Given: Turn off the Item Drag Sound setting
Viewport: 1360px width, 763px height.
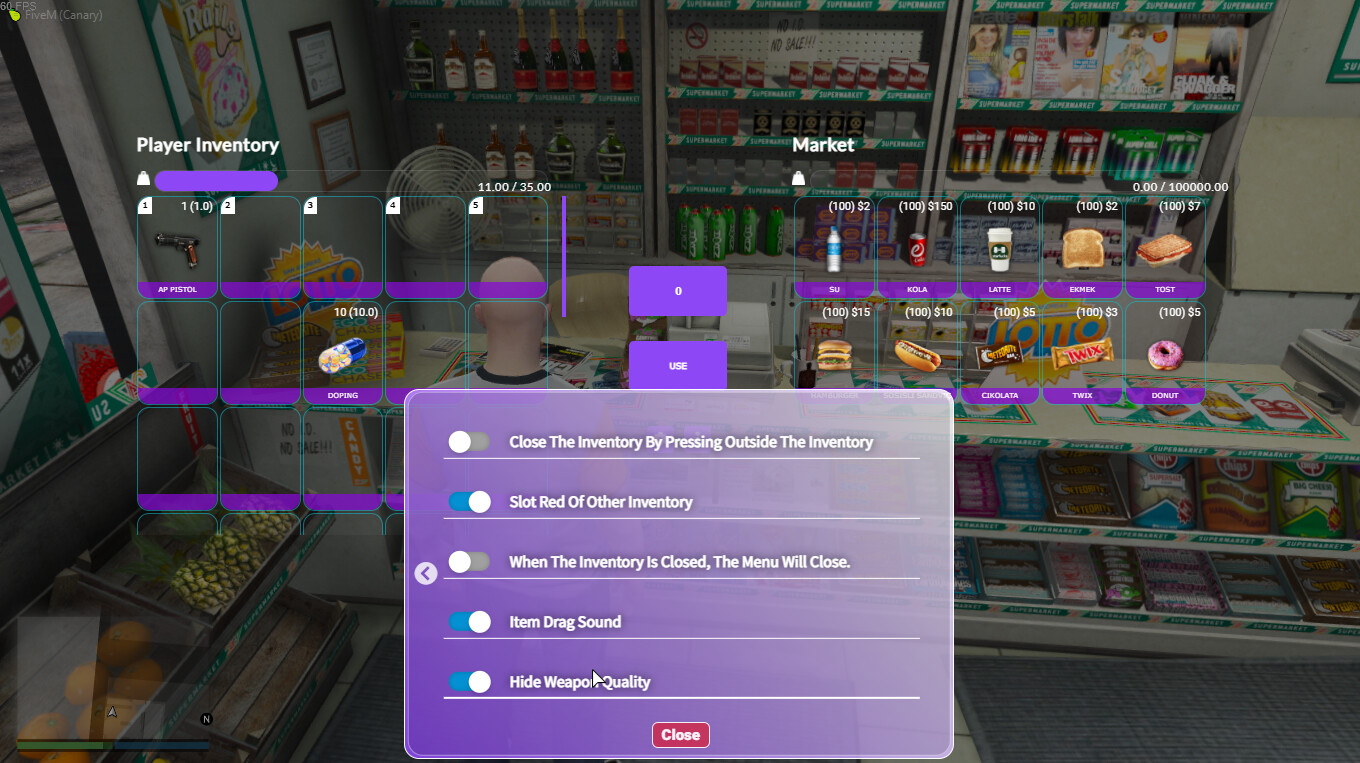Looking at the screenshot, I should point(468,621).
